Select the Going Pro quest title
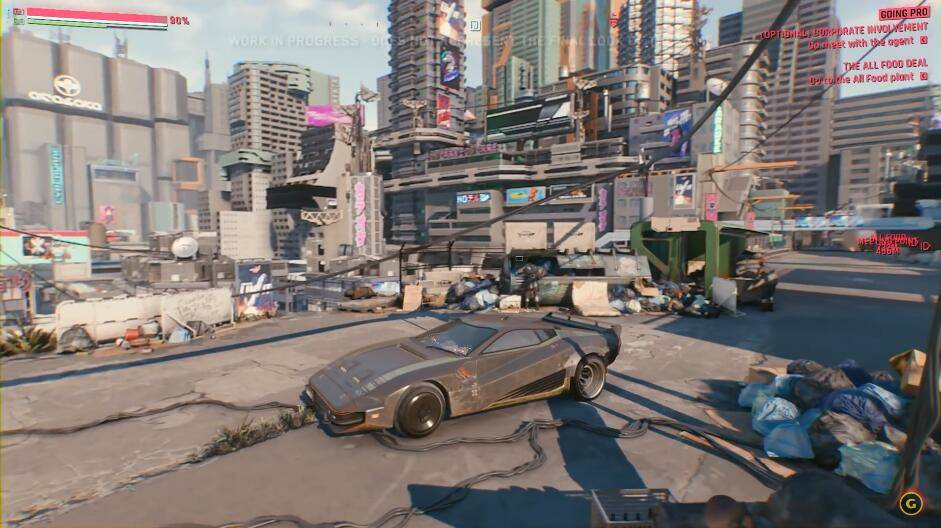This screenshot has height=528, width=941. (x=904, y=13)
